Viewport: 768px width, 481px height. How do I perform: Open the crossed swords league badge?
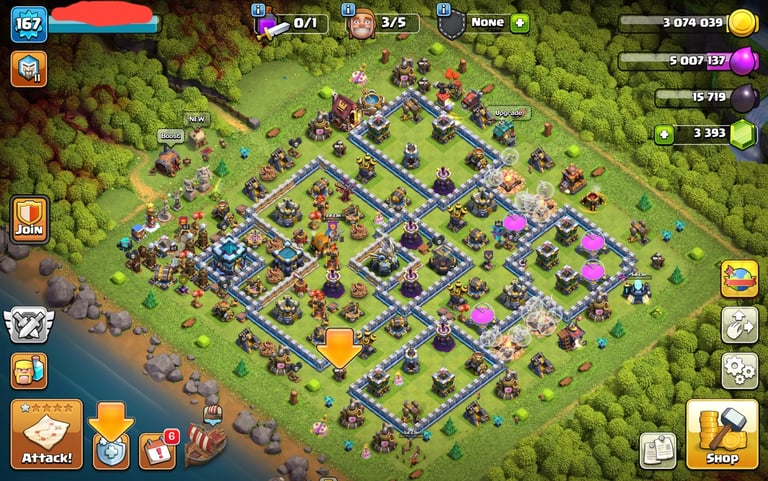[x=29, y=325]
